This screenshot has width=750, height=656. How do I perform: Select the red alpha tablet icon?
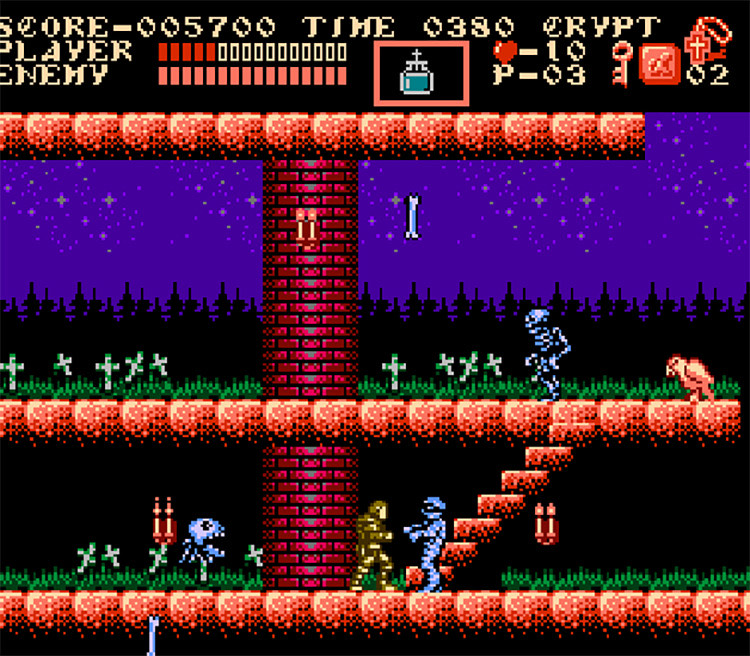660,64
